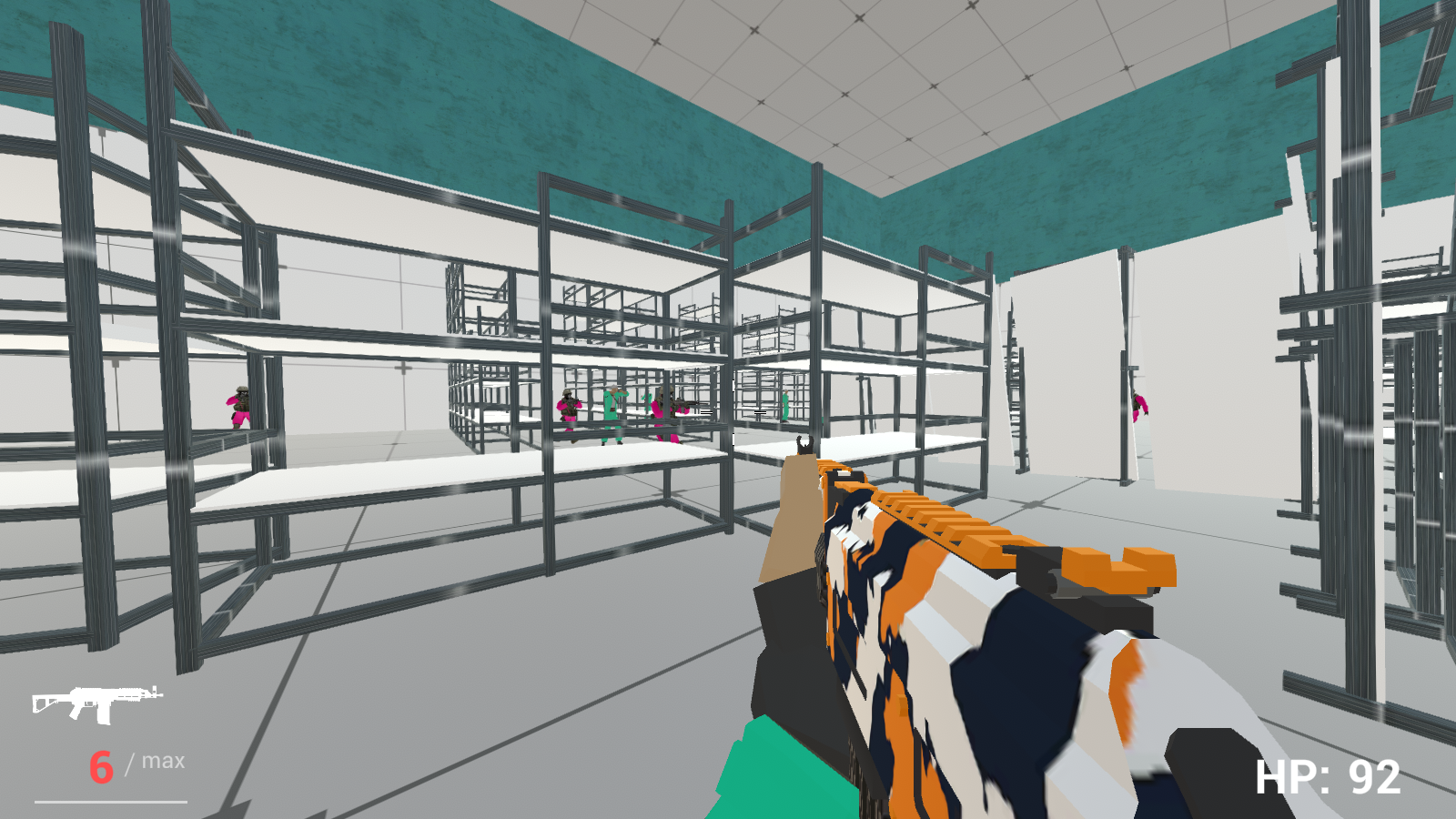Click the white bar under the ammo counter

109,803
